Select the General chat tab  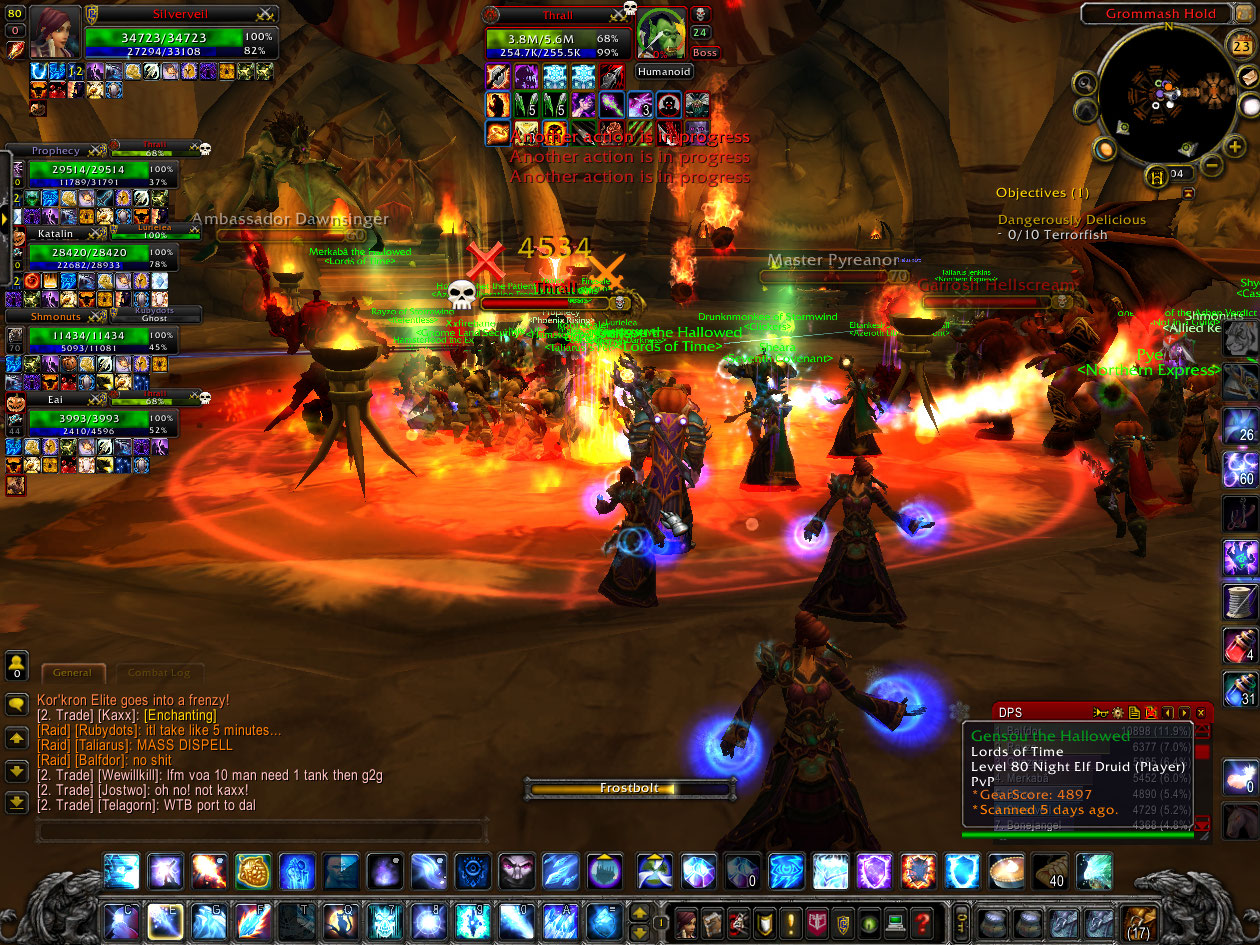(72, 673)
